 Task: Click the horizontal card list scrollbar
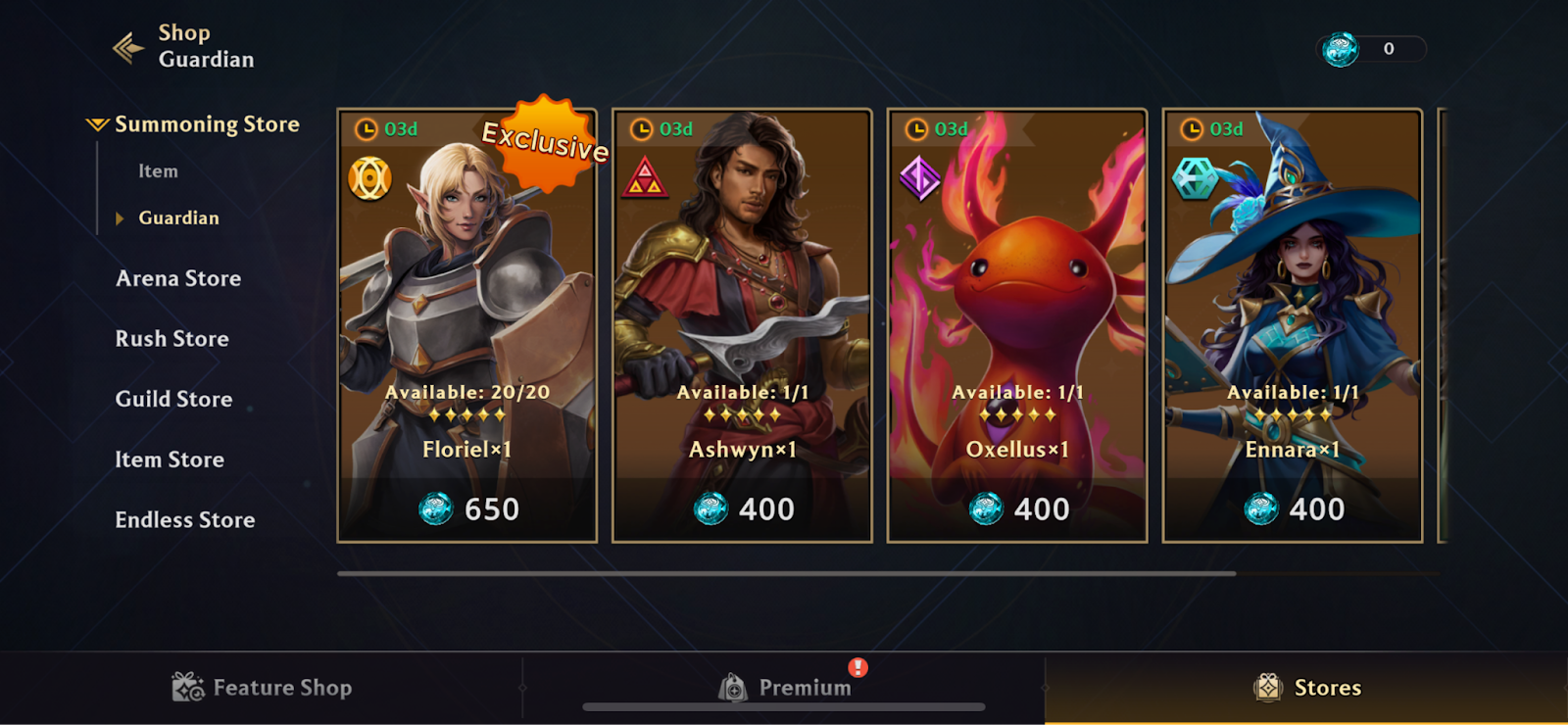pos(786,573)
